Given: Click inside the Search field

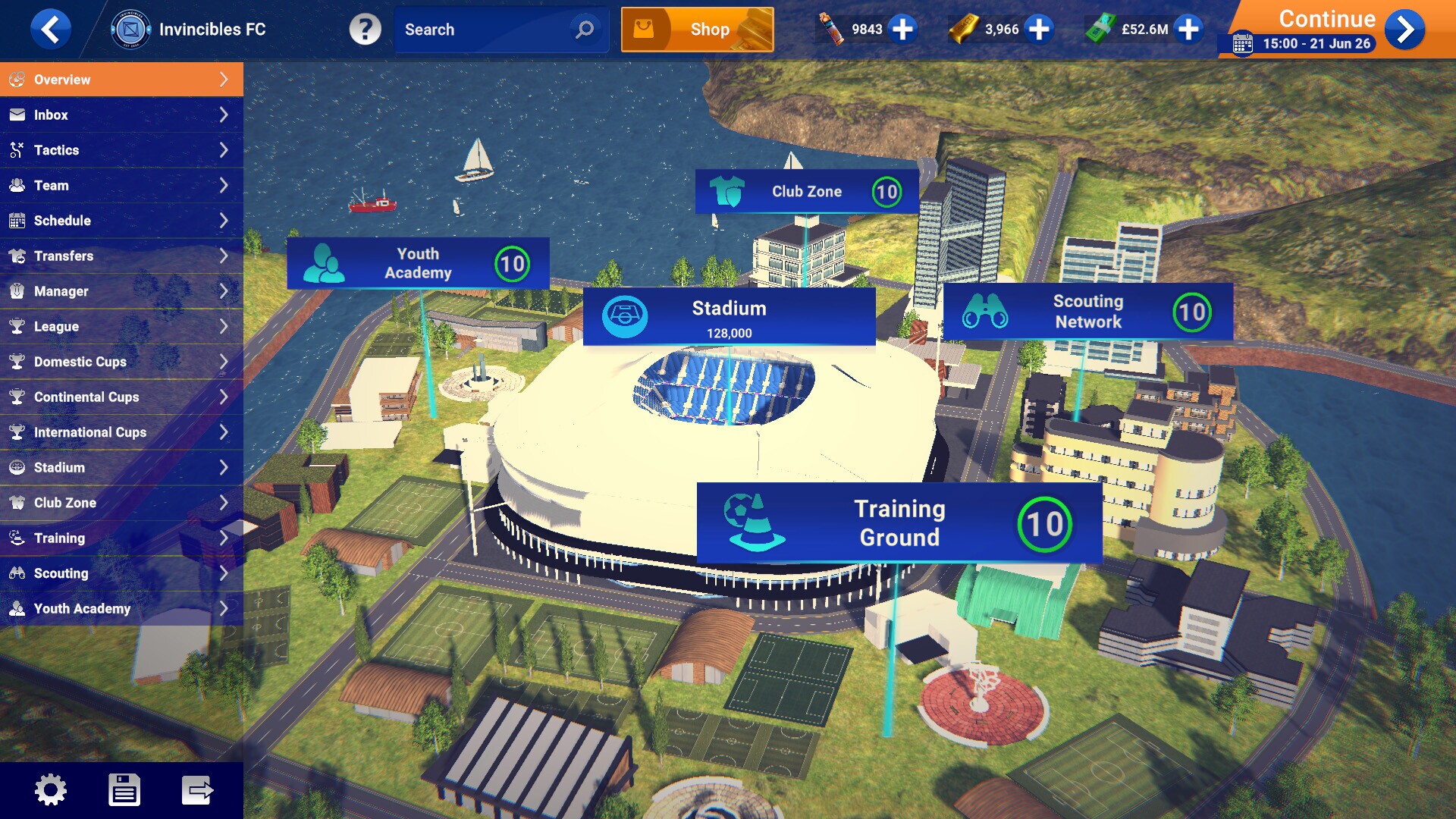Looking at the screenshot, I should click(485, 30).
